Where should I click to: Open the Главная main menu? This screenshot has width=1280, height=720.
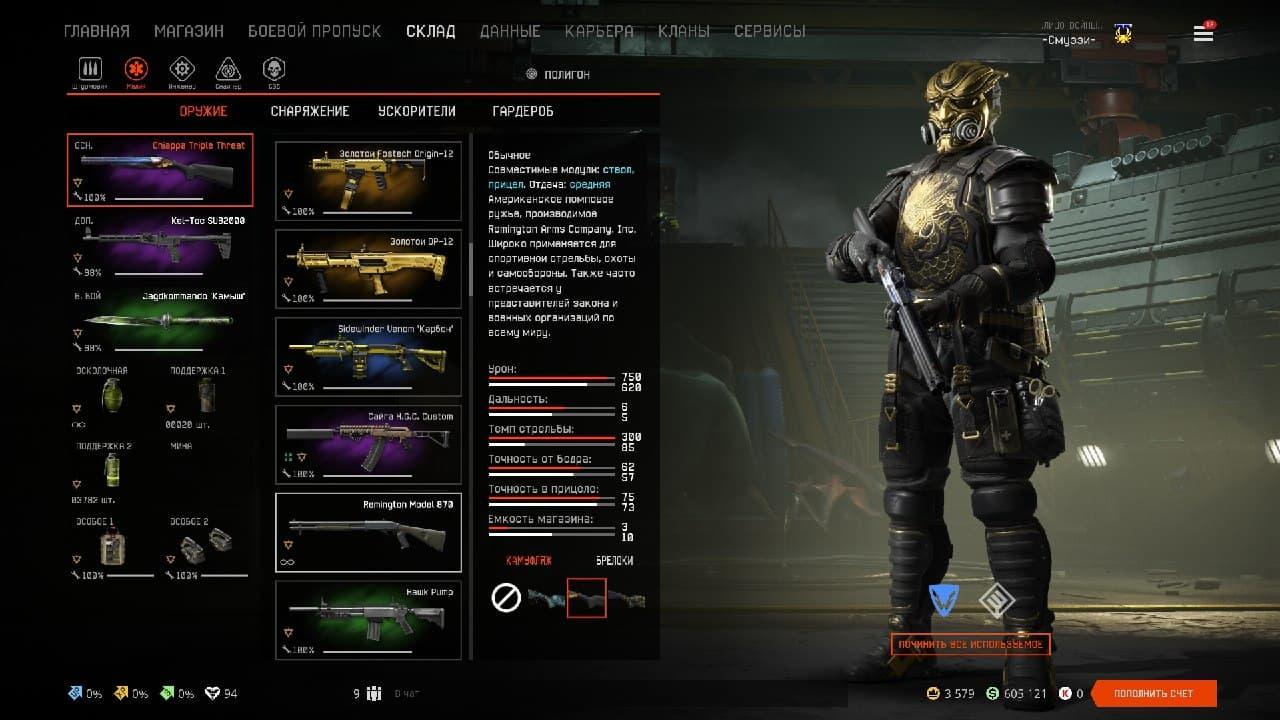click(96, 31)
